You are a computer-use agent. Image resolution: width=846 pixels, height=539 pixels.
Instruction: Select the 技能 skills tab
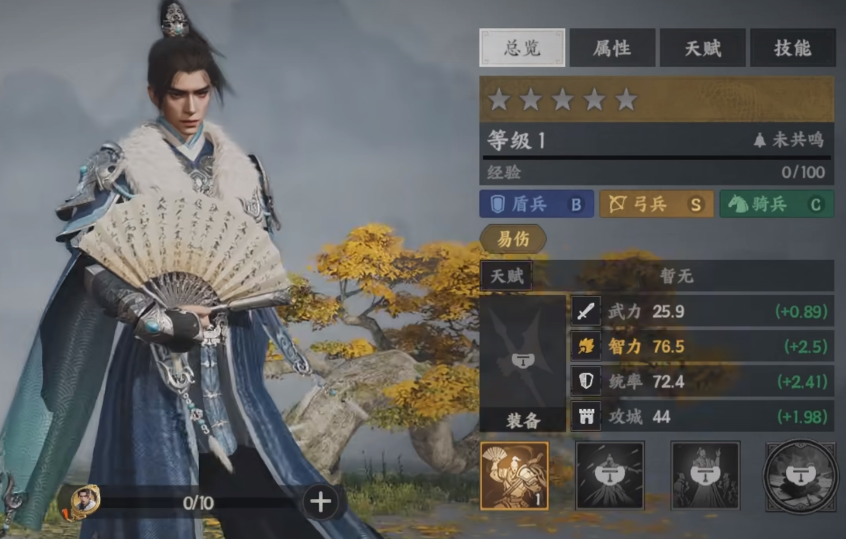(792, 47)
